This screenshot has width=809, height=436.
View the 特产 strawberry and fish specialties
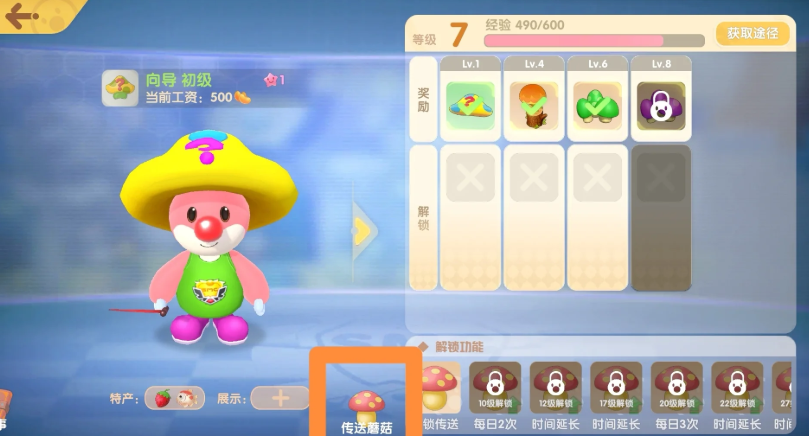tap(175, 398)
